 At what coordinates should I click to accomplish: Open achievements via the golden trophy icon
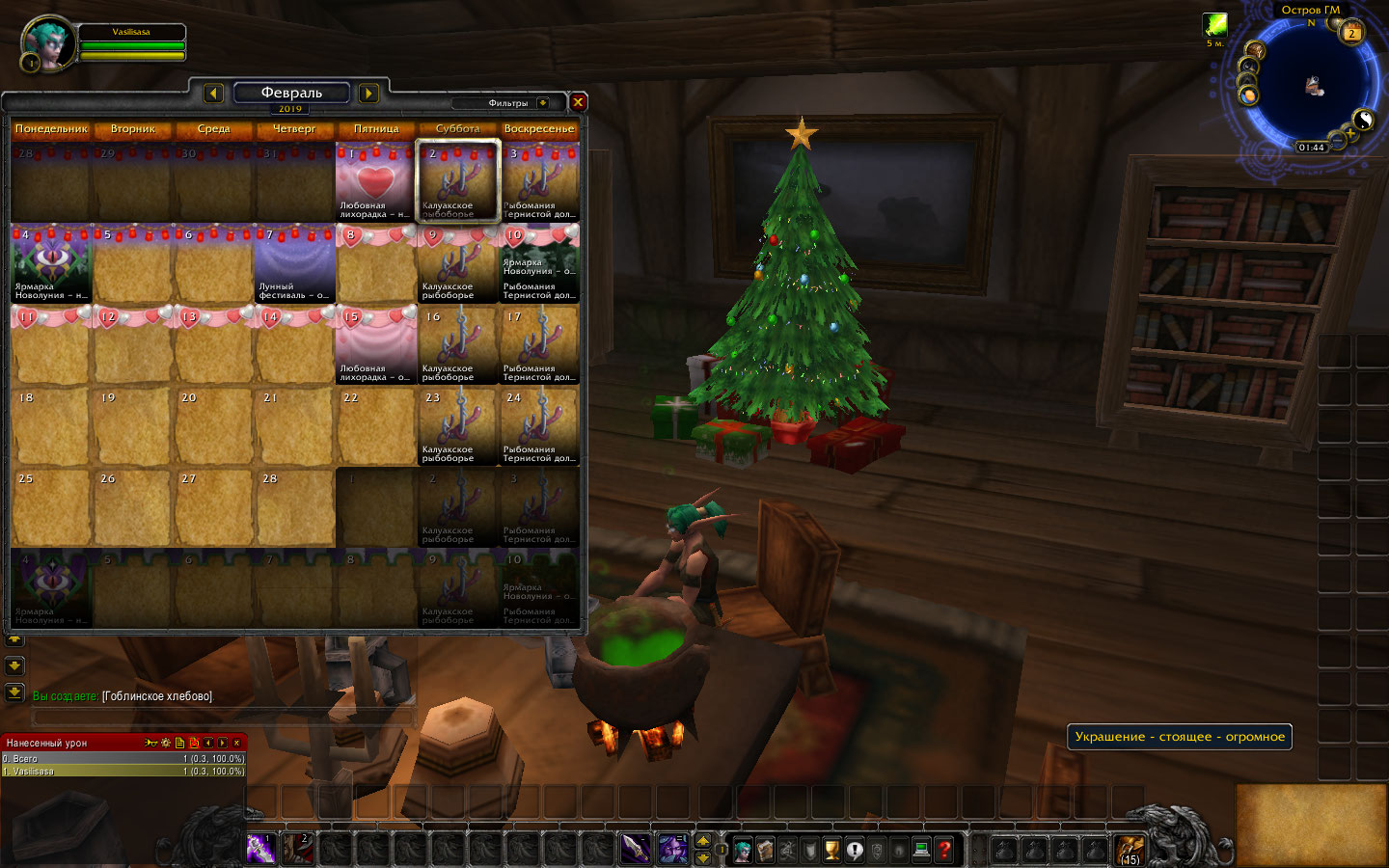[x=831, y=849]
